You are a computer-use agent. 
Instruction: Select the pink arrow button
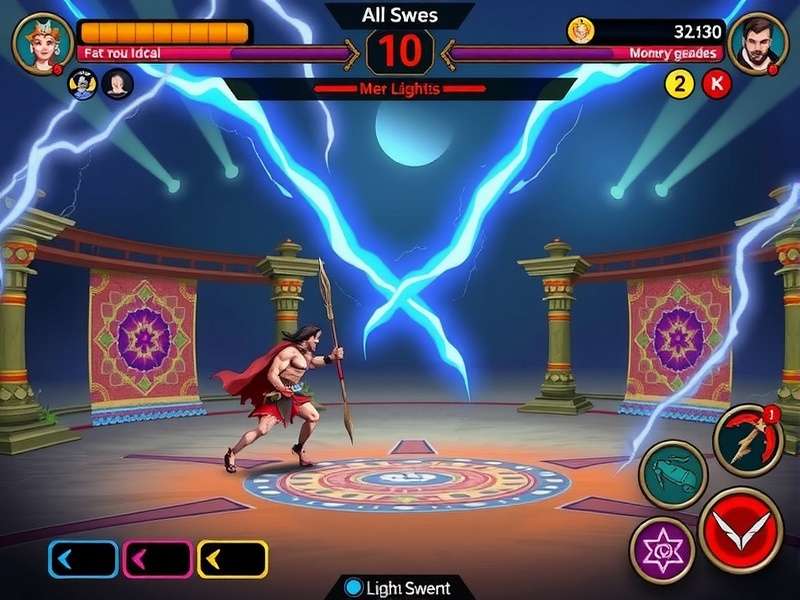(x=157, y=559)
